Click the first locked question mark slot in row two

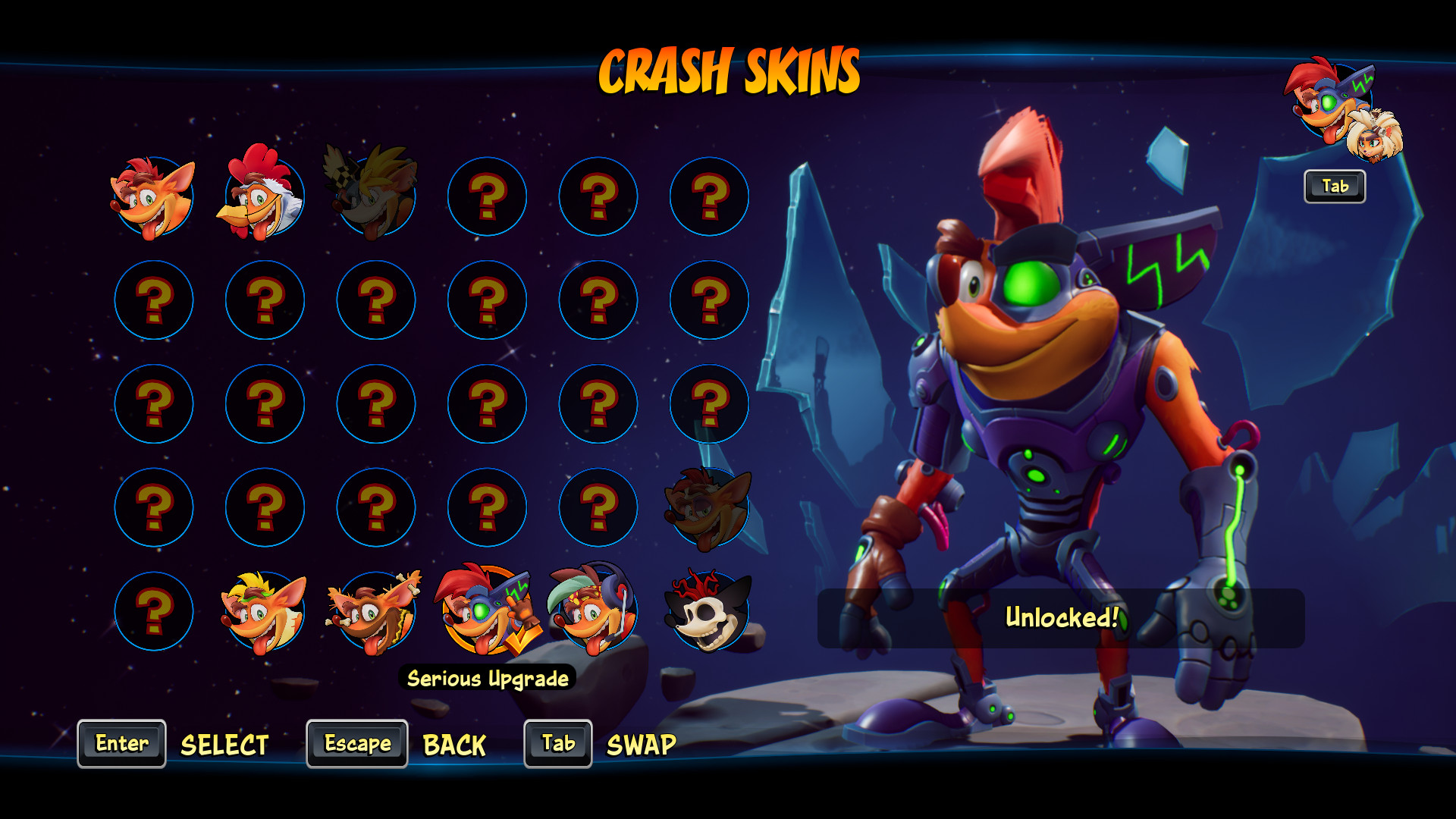(154, 300)
